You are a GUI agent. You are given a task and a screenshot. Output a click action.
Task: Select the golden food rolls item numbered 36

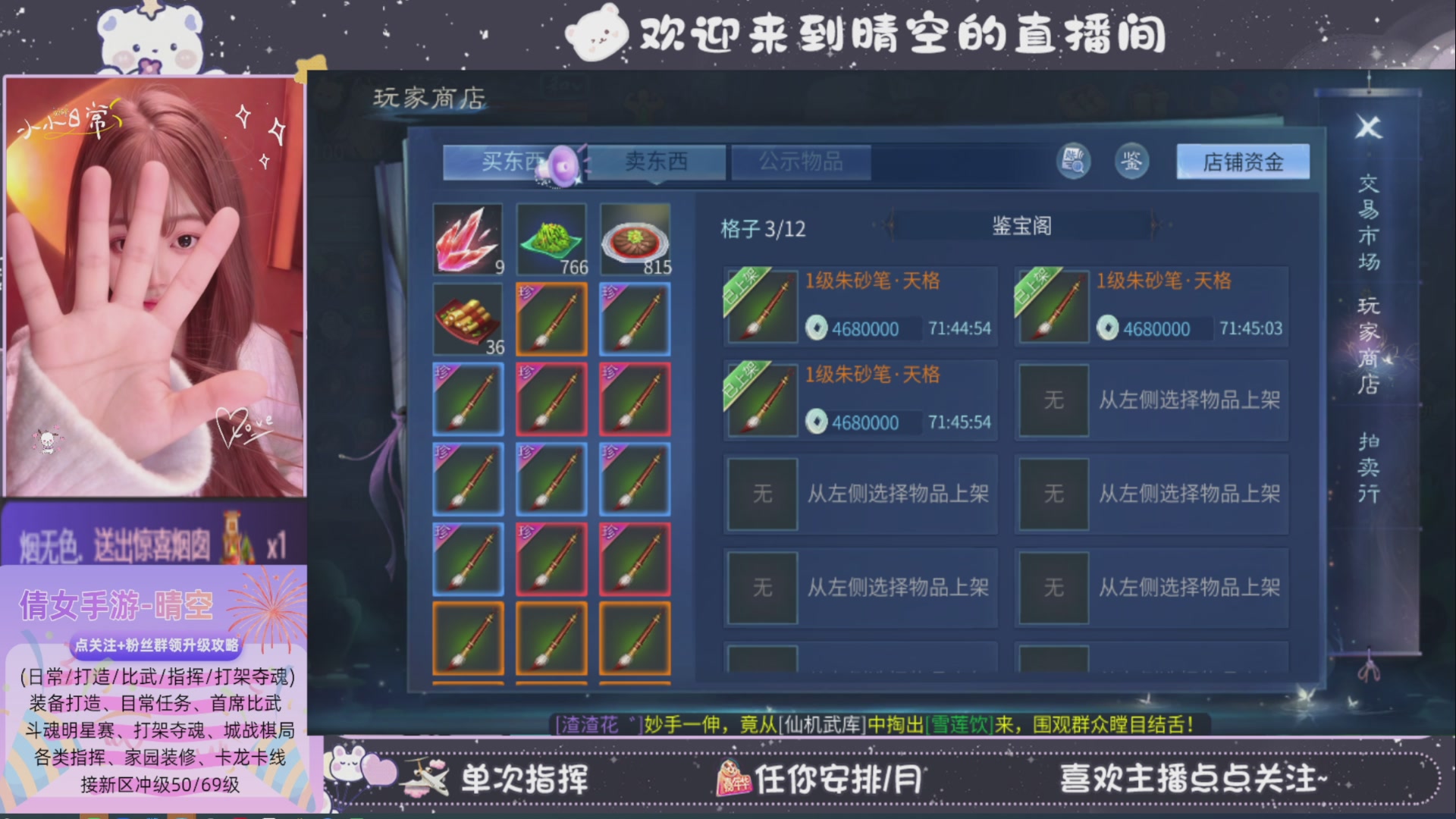tap(467, 319)
